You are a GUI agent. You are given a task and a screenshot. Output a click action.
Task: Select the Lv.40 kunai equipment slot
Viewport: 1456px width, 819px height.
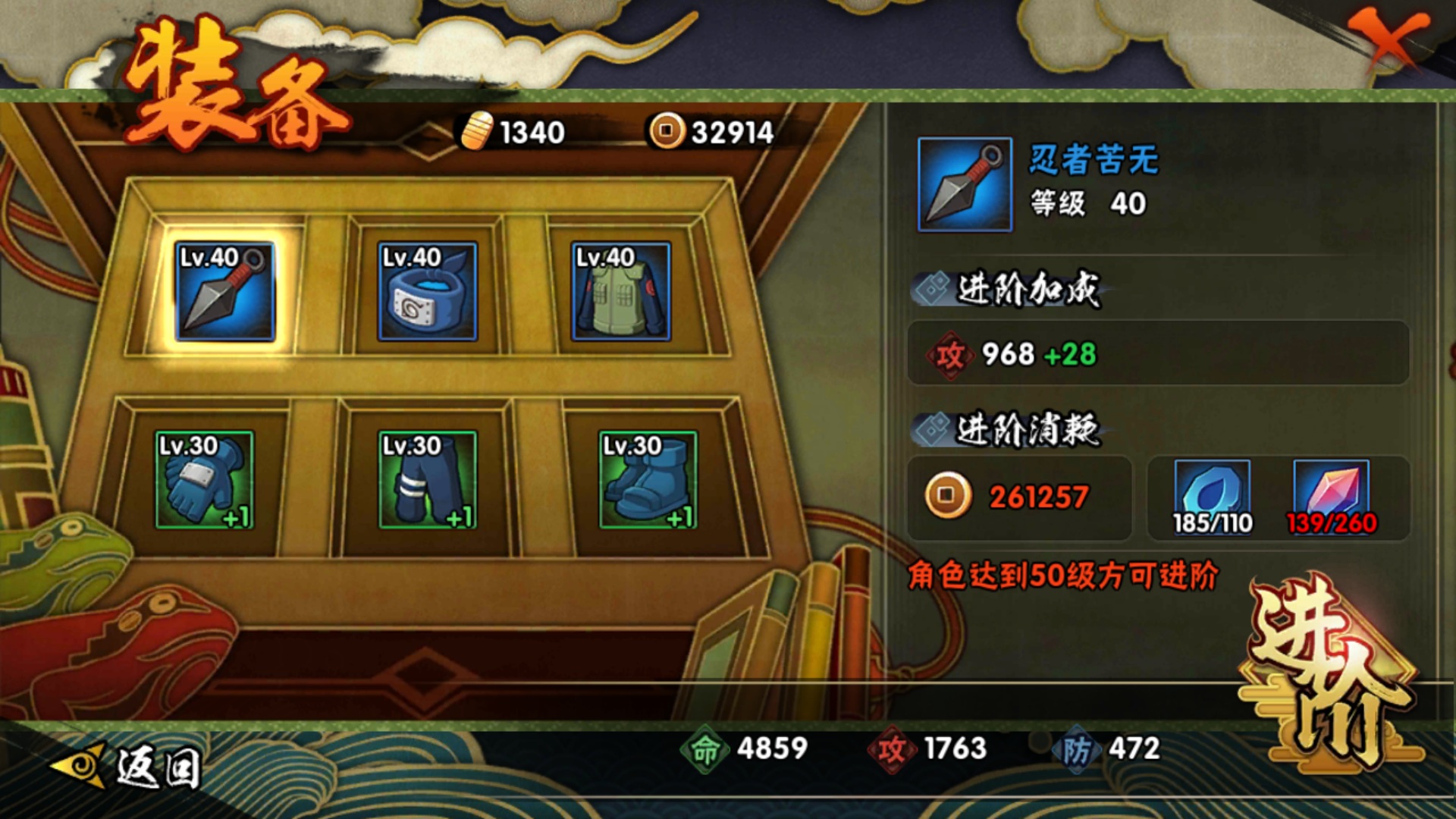pos(224,292)
